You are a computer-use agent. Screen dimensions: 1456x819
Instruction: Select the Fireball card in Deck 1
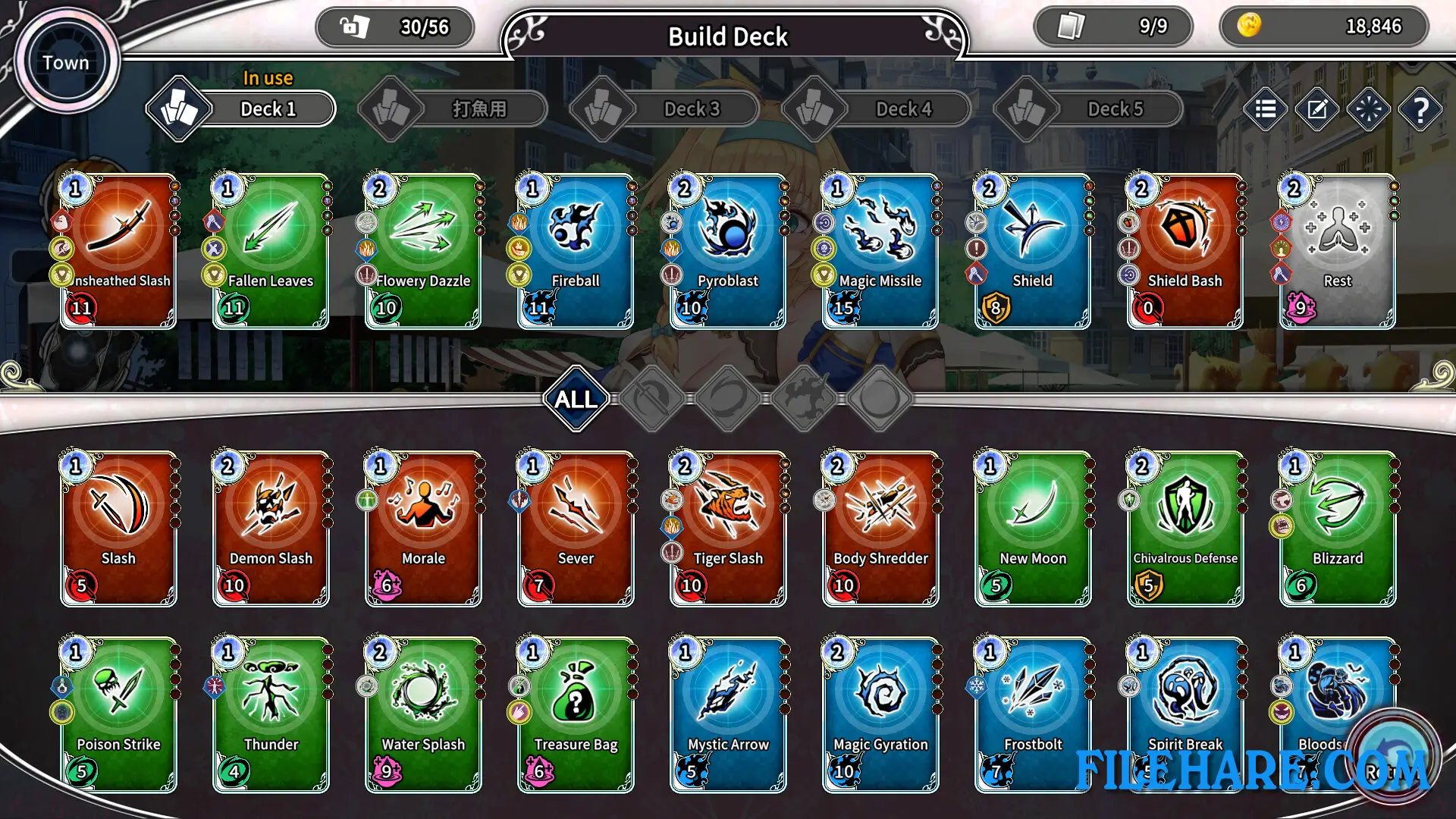click(574, 250)
